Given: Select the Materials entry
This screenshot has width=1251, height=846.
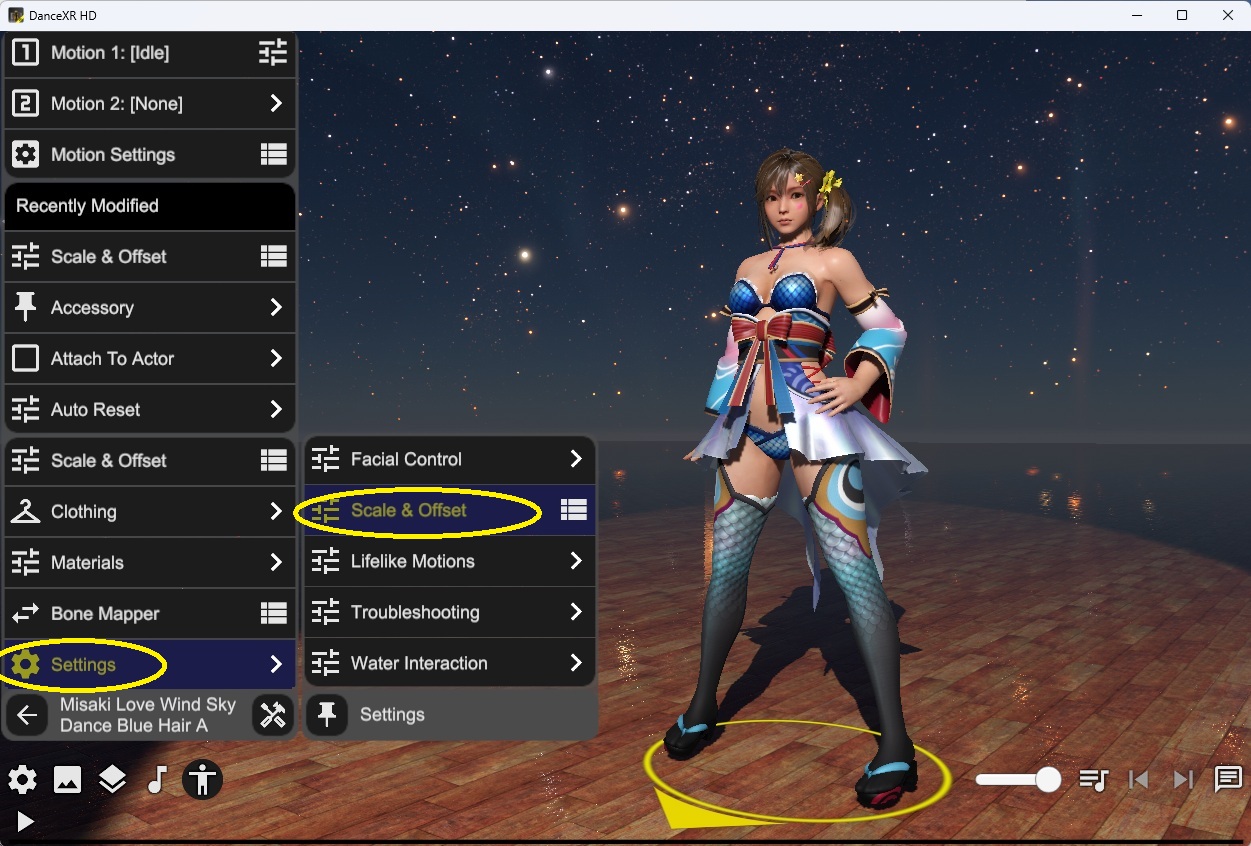Looking at the screenshot, I should pyautogui.click(x=150, y=563).
